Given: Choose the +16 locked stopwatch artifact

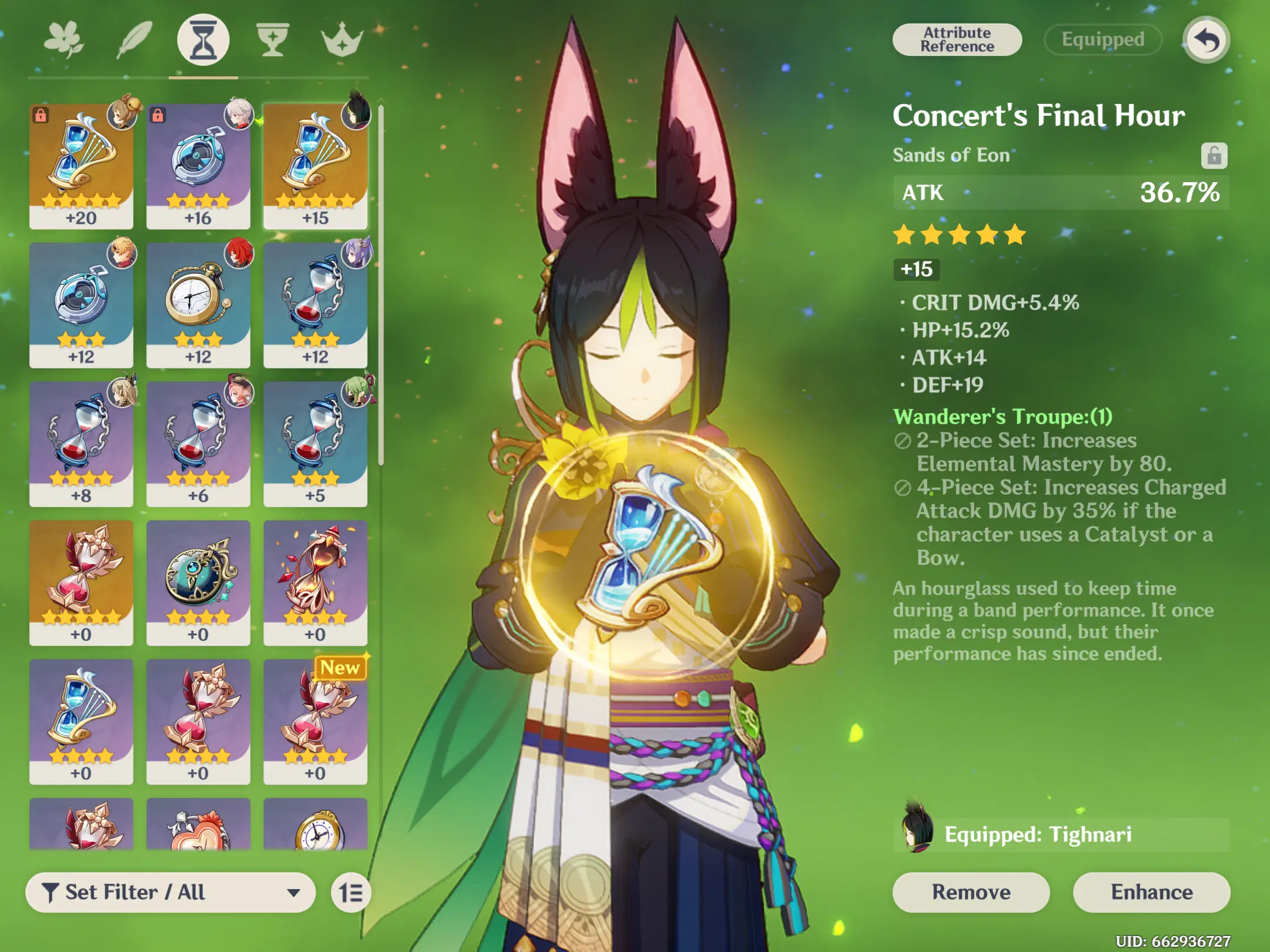Looking at the screenshot, I should 198,166.
